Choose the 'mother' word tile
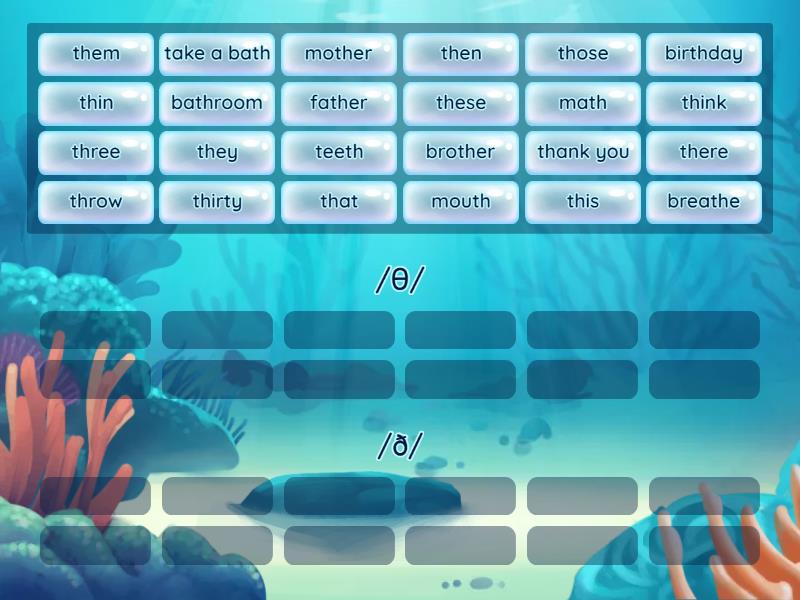800x600 pixels. [339, 54]
